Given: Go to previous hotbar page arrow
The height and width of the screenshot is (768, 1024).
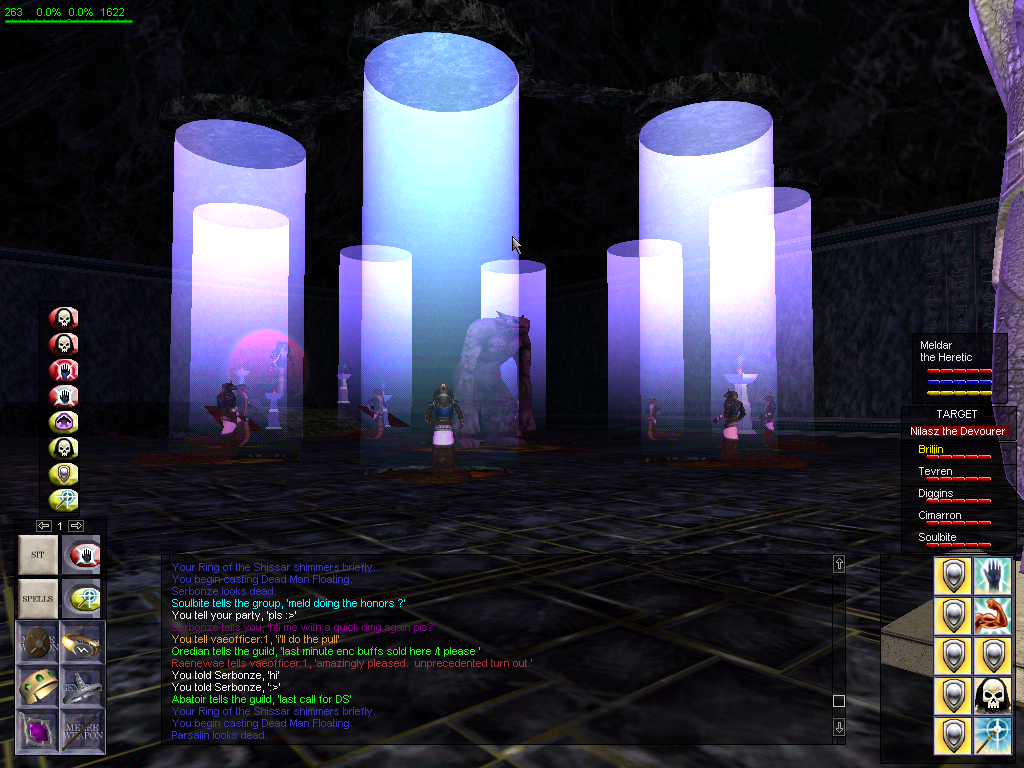Looking at the screenshot, I should point(43,525).
